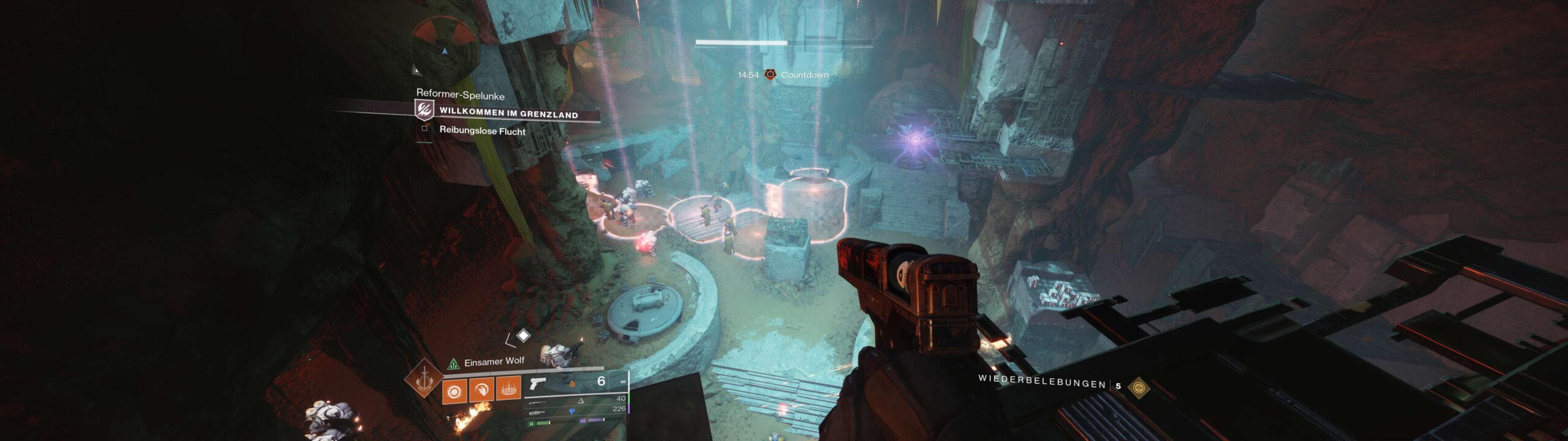Click the melee ability icon

pyautogui.click(x=482, y=388)
